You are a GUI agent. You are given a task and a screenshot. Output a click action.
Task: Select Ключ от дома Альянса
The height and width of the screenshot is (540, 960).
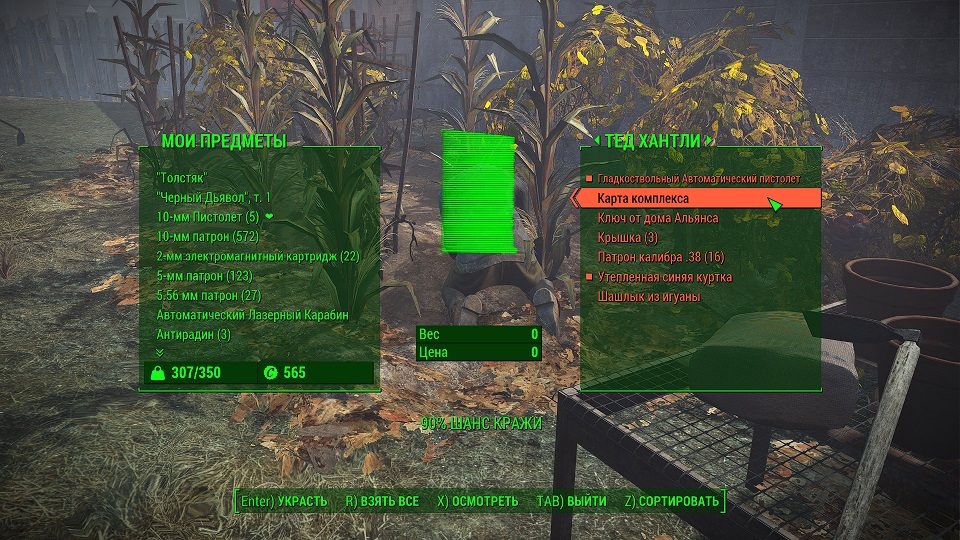[x=657, y=218]
